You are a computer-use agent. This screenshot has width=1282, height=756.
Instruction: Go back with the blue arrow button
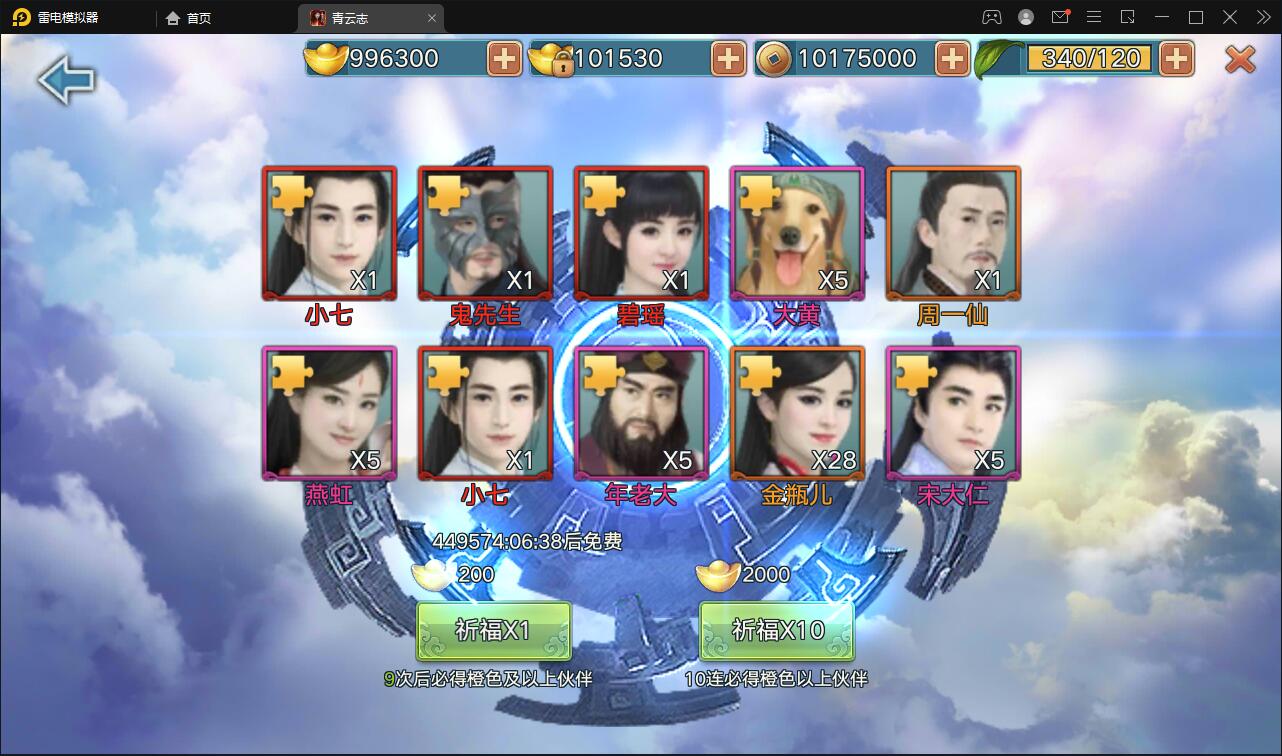[66, 80]
